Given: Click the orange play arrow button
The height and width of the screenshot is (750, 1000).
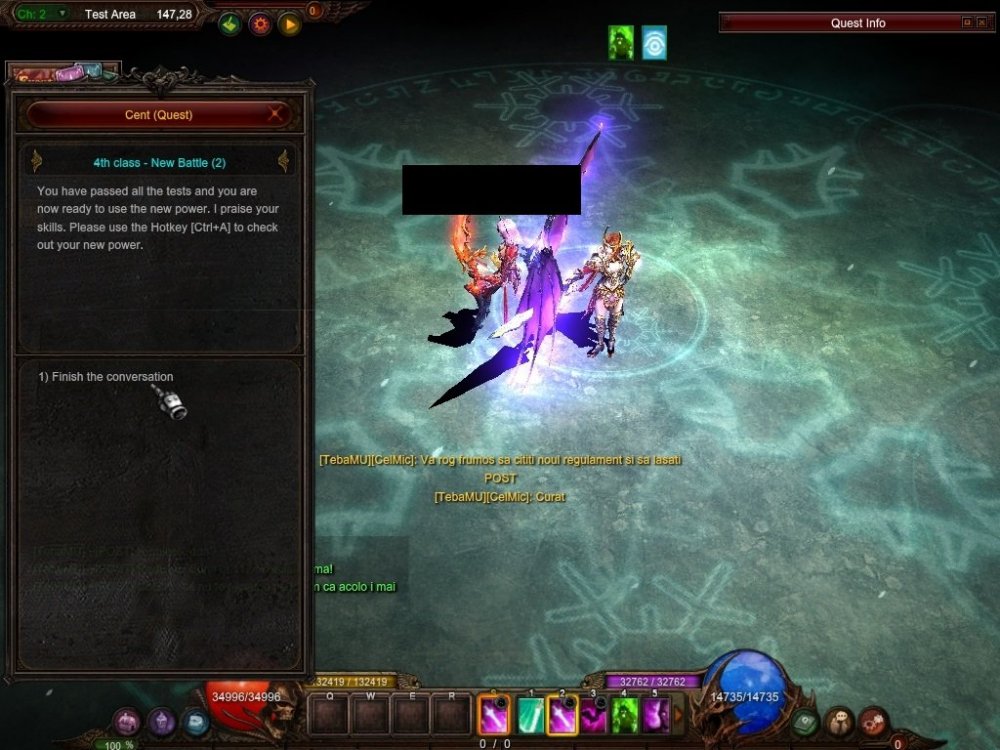Looking at the screenshot, I should (x=290, y=24).
